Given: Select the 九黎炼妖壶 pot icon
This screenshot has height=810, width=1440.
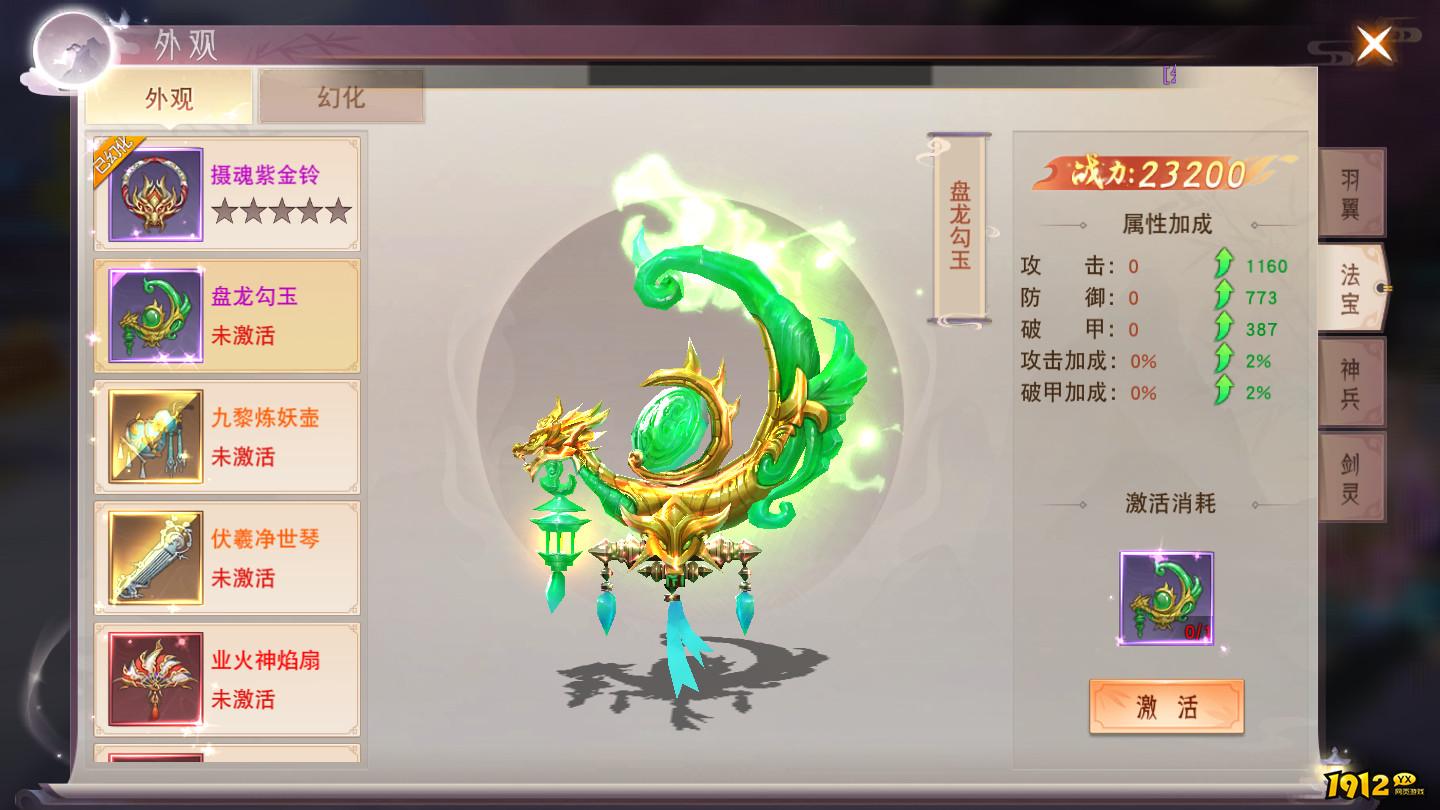Looking at the screenshot, I should click(157, 434).
